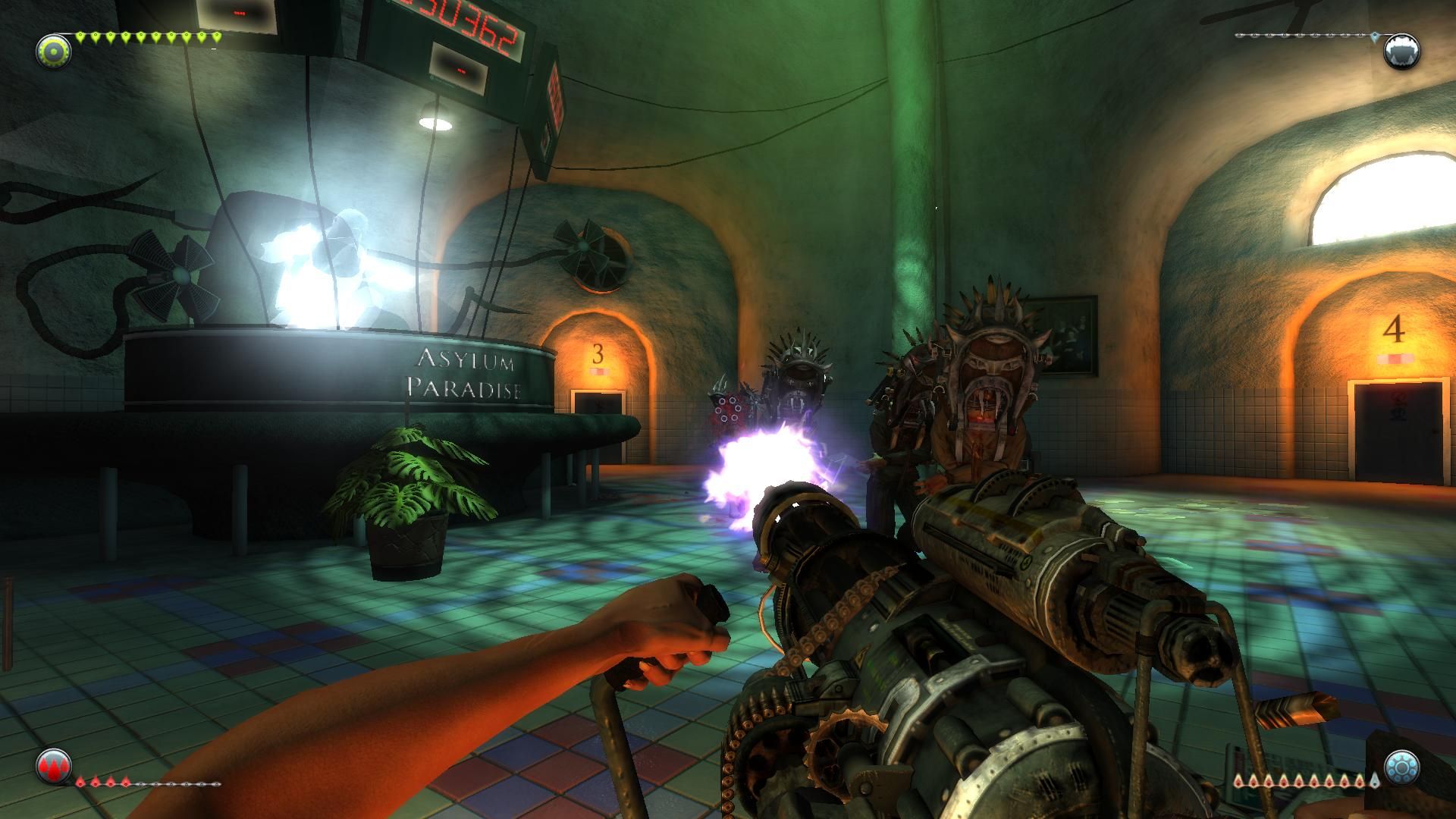Viewport: 1456px width, 819px height.
Task: Toggle the rightmost bead on the top-right gauge
Action: pos(1375,36)
